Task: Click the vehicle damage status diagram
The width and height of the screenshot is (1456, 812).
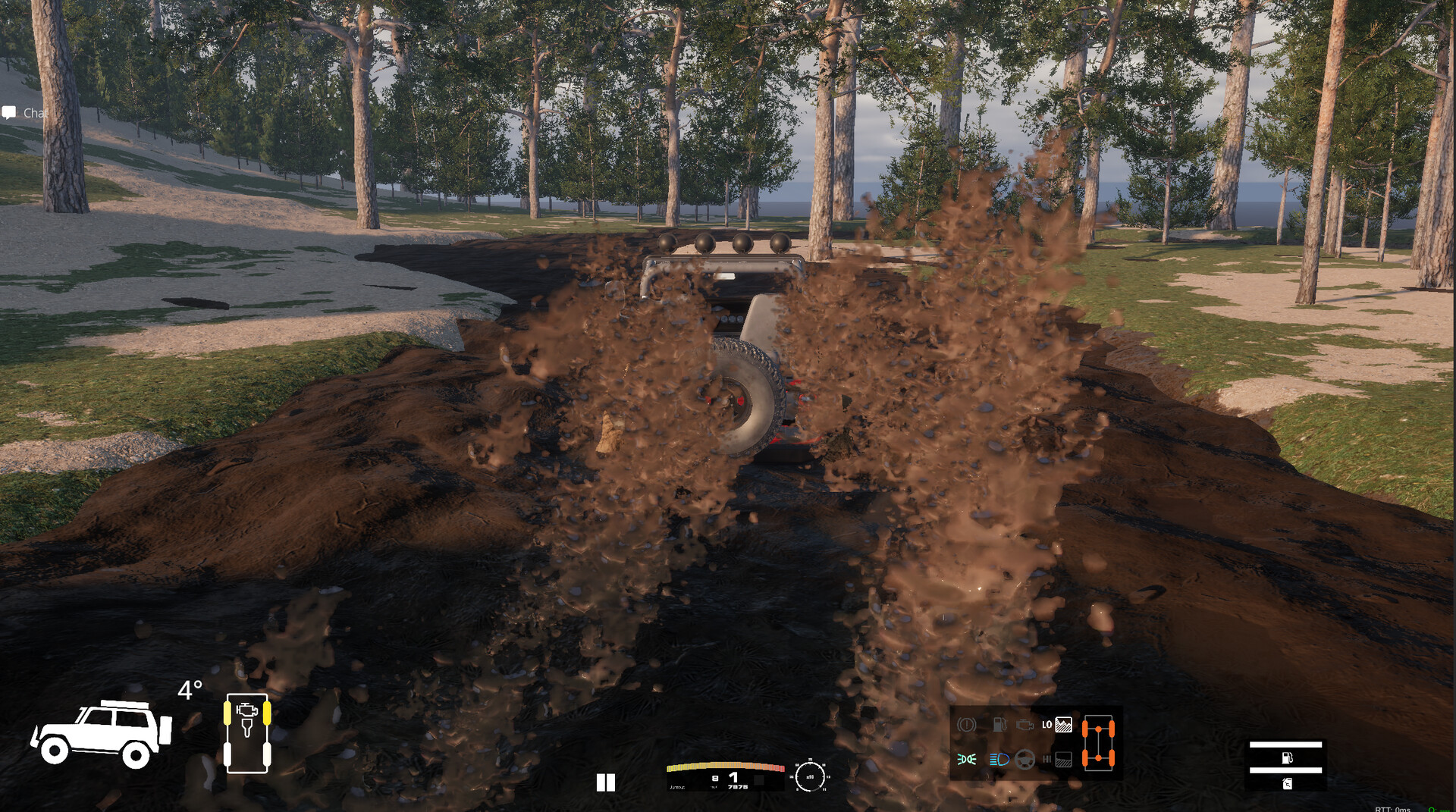Action: click(x=247, y=733)
